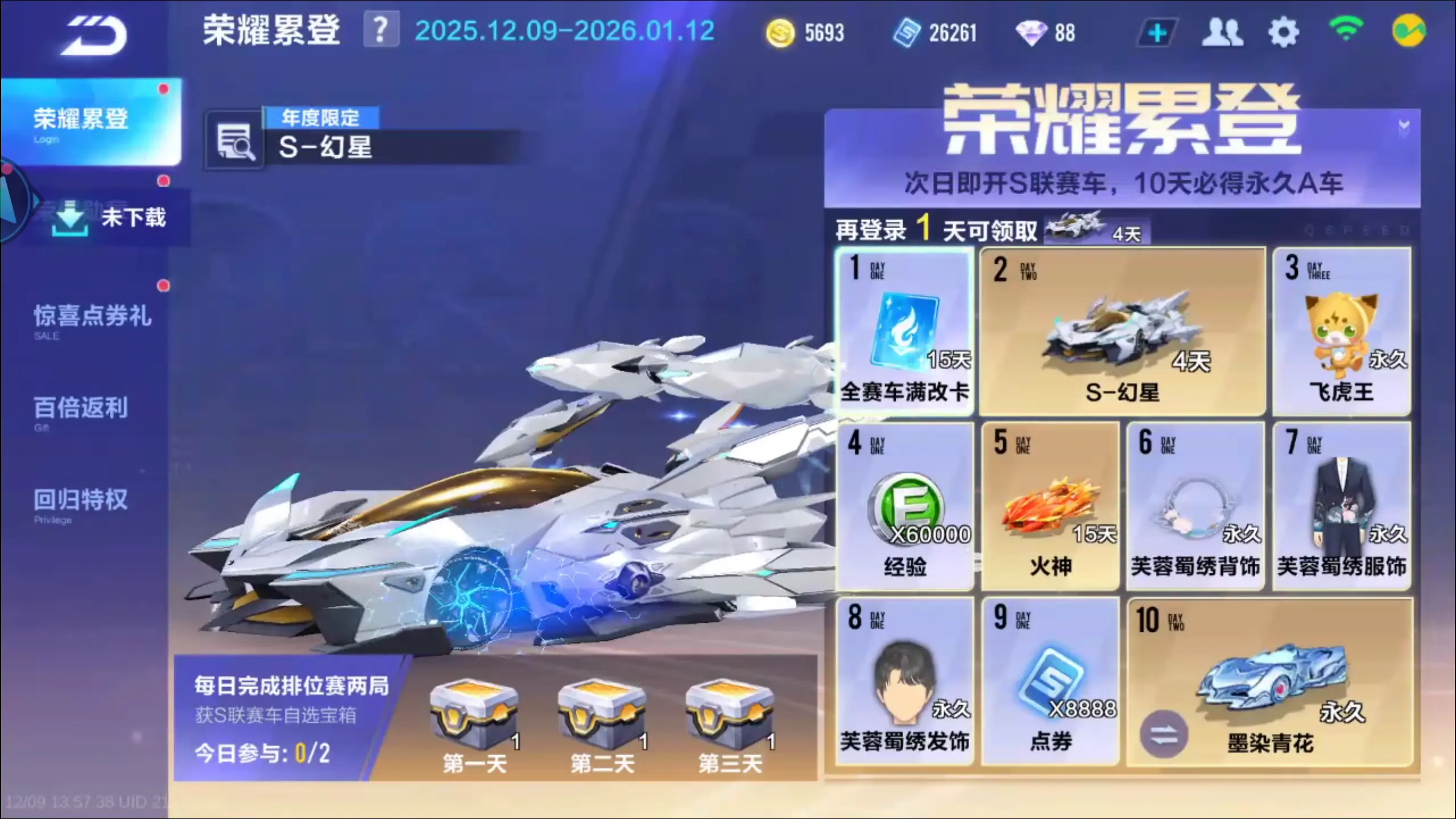The width and height of the screenshot is (1456, 819).
Task: Open the 第一天 treasure chest
Action: tap(474, 717)
